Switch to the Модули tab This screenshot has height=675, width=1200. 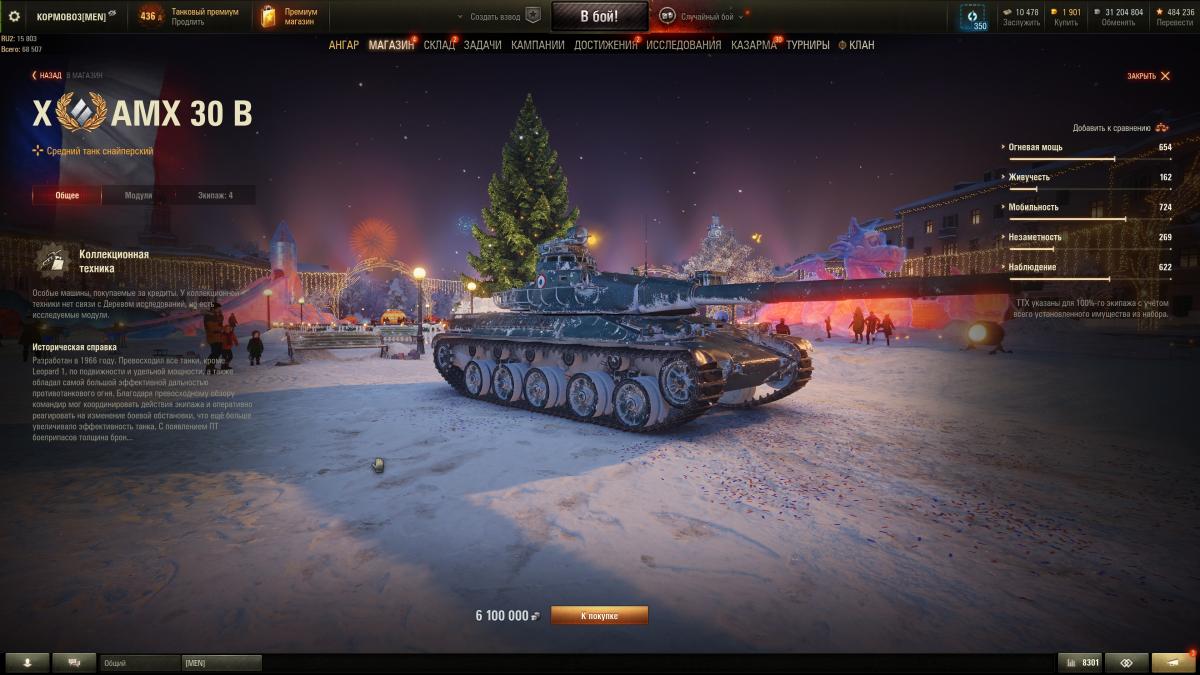[x=138, y=195]
